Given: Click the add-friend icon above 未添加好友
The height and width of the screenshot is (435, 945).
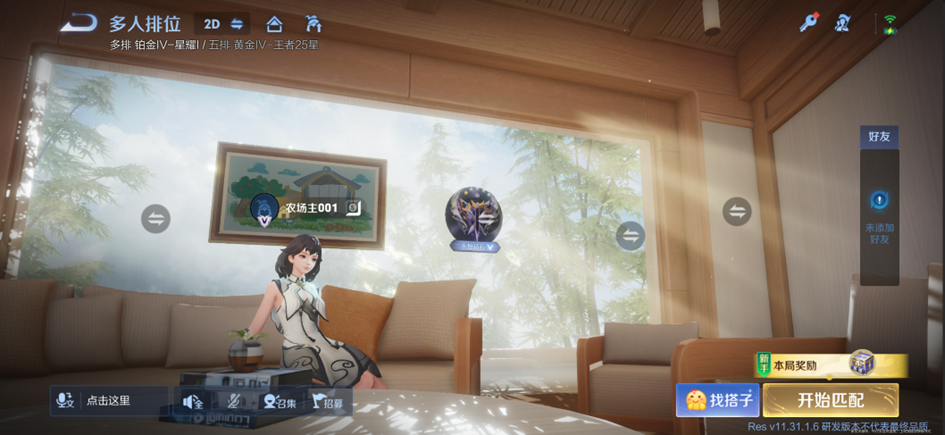Looking at the screenshot, I should click(x=879, y=200).
